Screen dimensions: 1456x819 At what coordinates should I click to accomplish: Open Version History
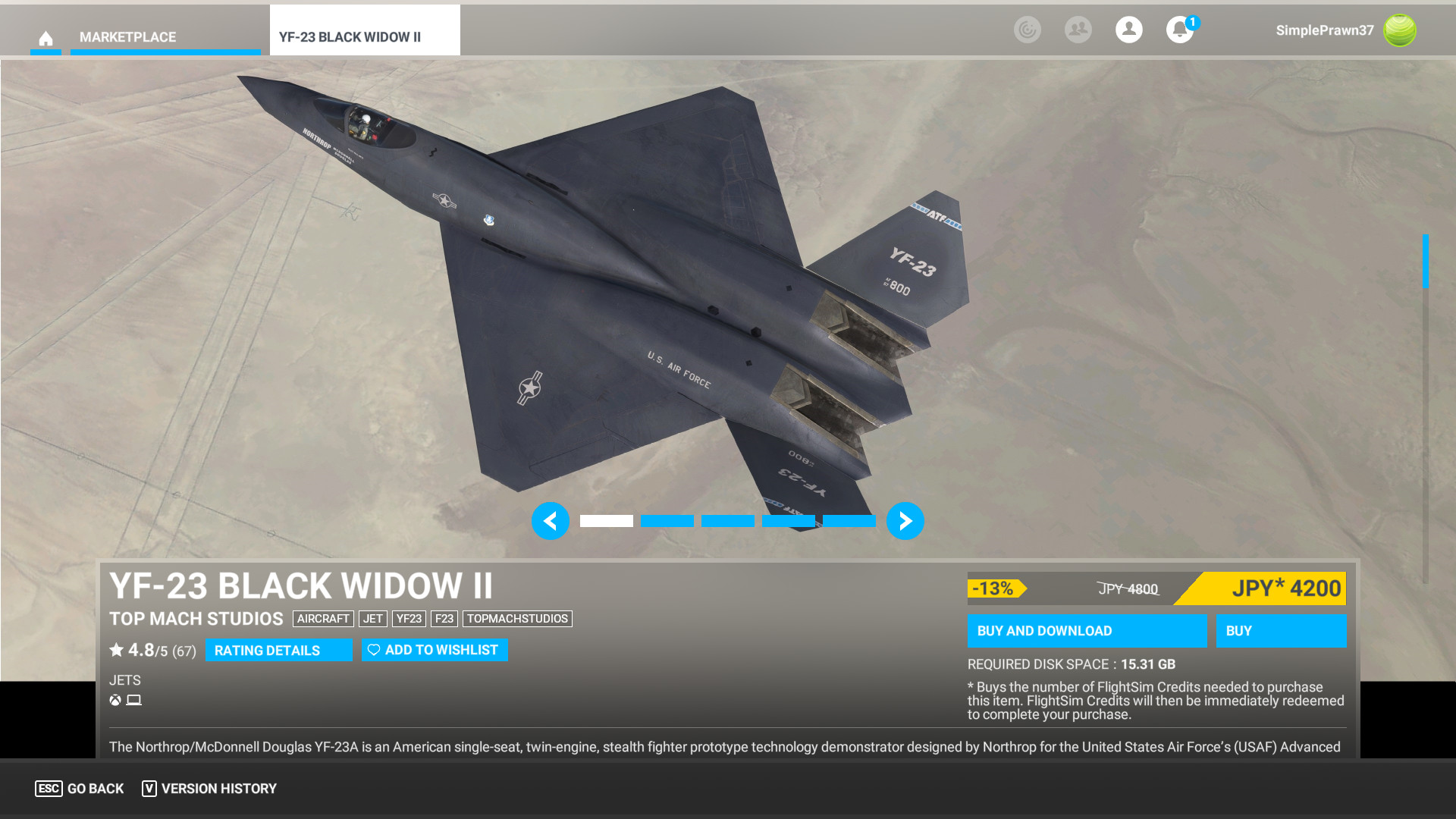click(x=209, y=789)
